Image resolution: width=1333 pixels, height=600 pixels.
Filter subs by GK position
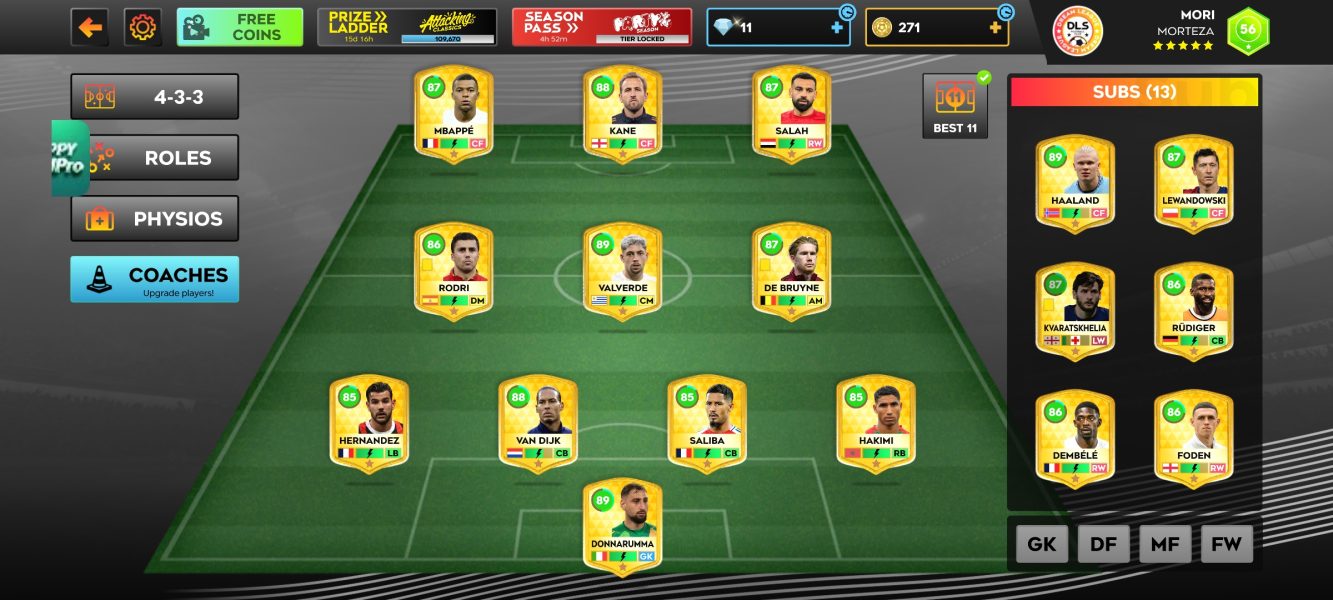pyautogui.click(x=1042, y=544)
